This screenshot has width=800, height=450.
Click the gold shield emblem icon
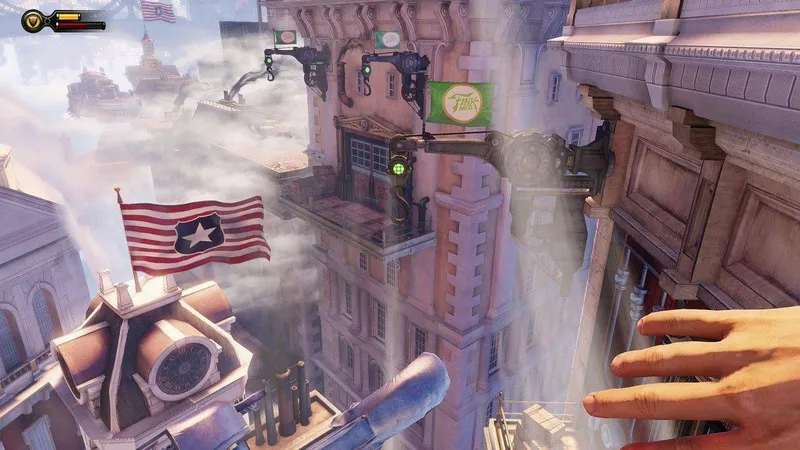tap(33, 19)
